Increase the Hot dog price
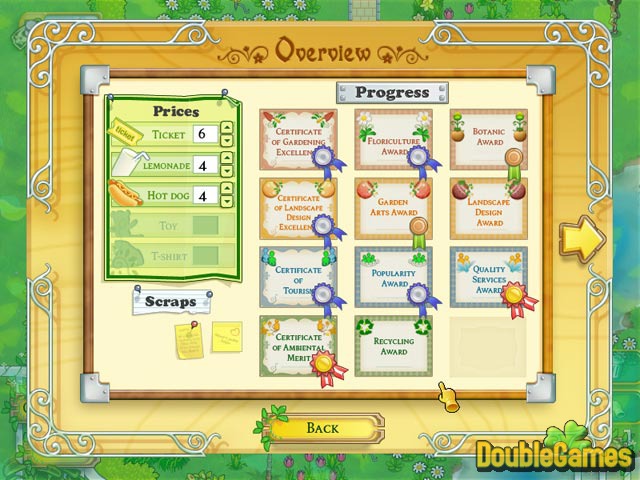The width and height of the screenshot is (640, 480). (x=227, y=190)
